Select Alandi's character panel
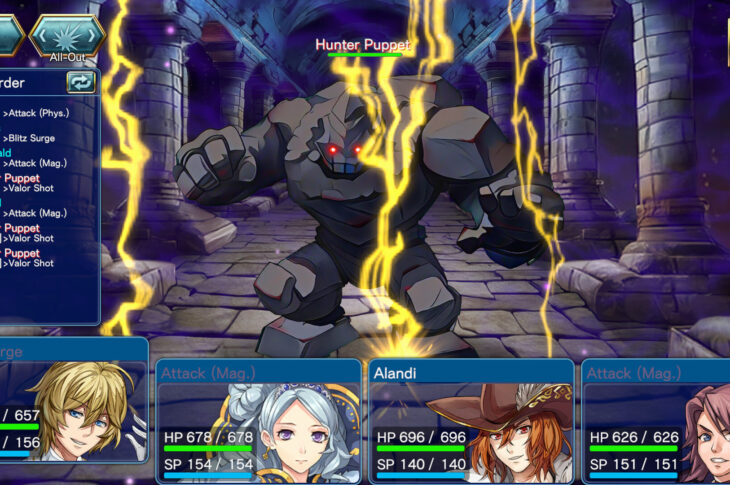Screen dimensions: 730x485 (472, 421)
